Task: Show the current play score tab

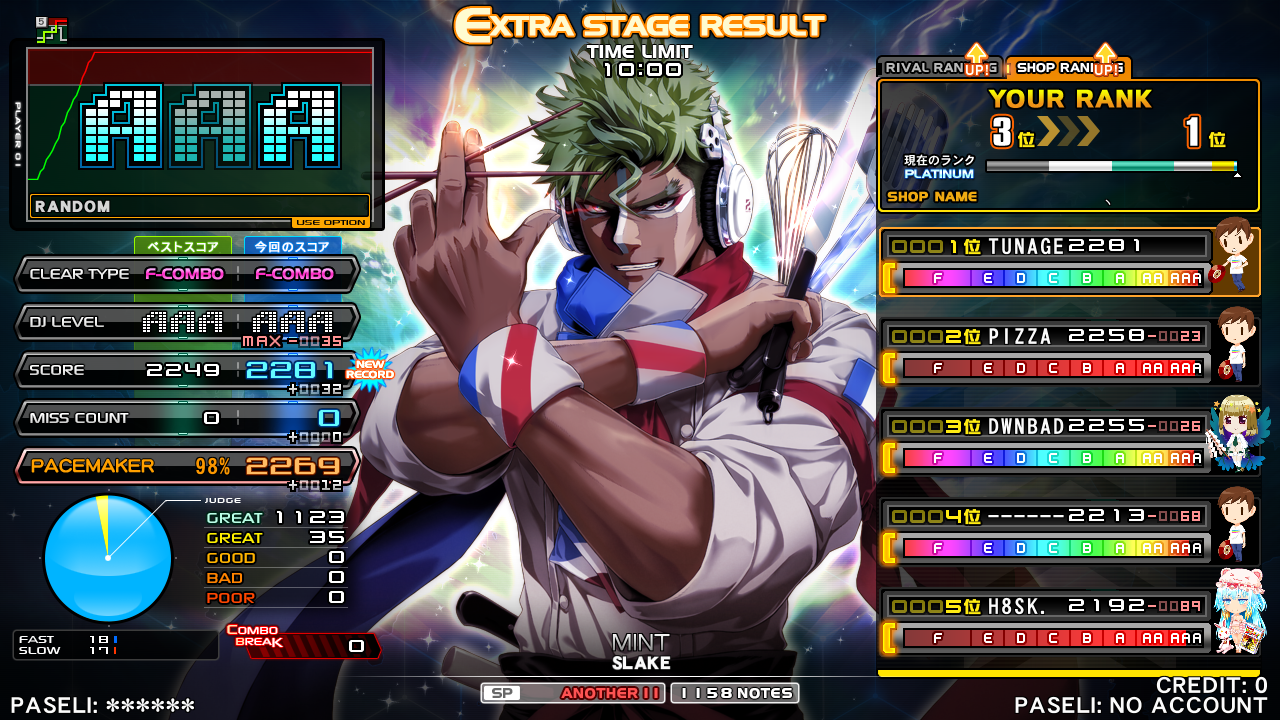Action: click(293, 246)
